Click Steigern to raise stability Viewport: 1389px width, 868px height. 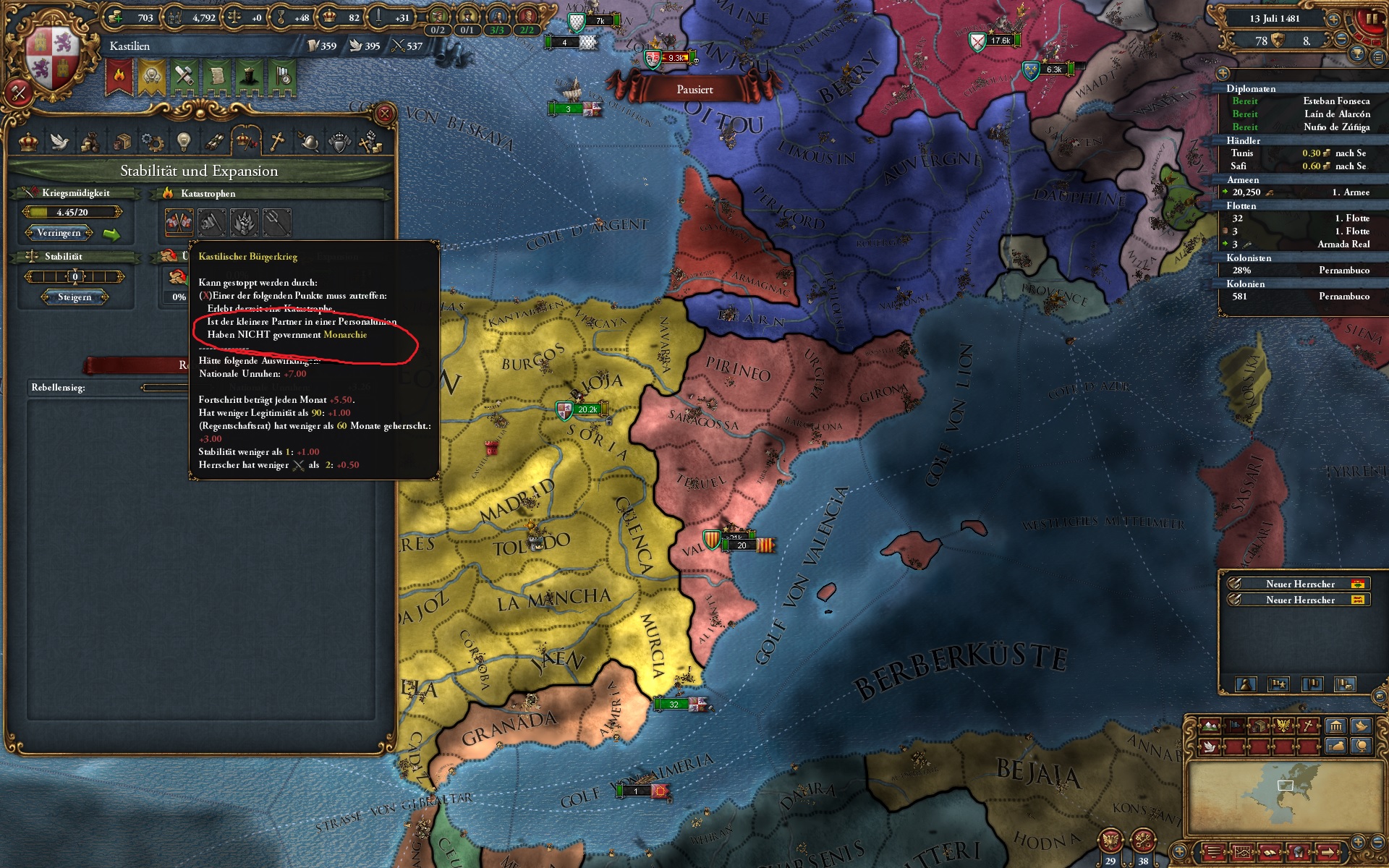(x=75, y=297)
